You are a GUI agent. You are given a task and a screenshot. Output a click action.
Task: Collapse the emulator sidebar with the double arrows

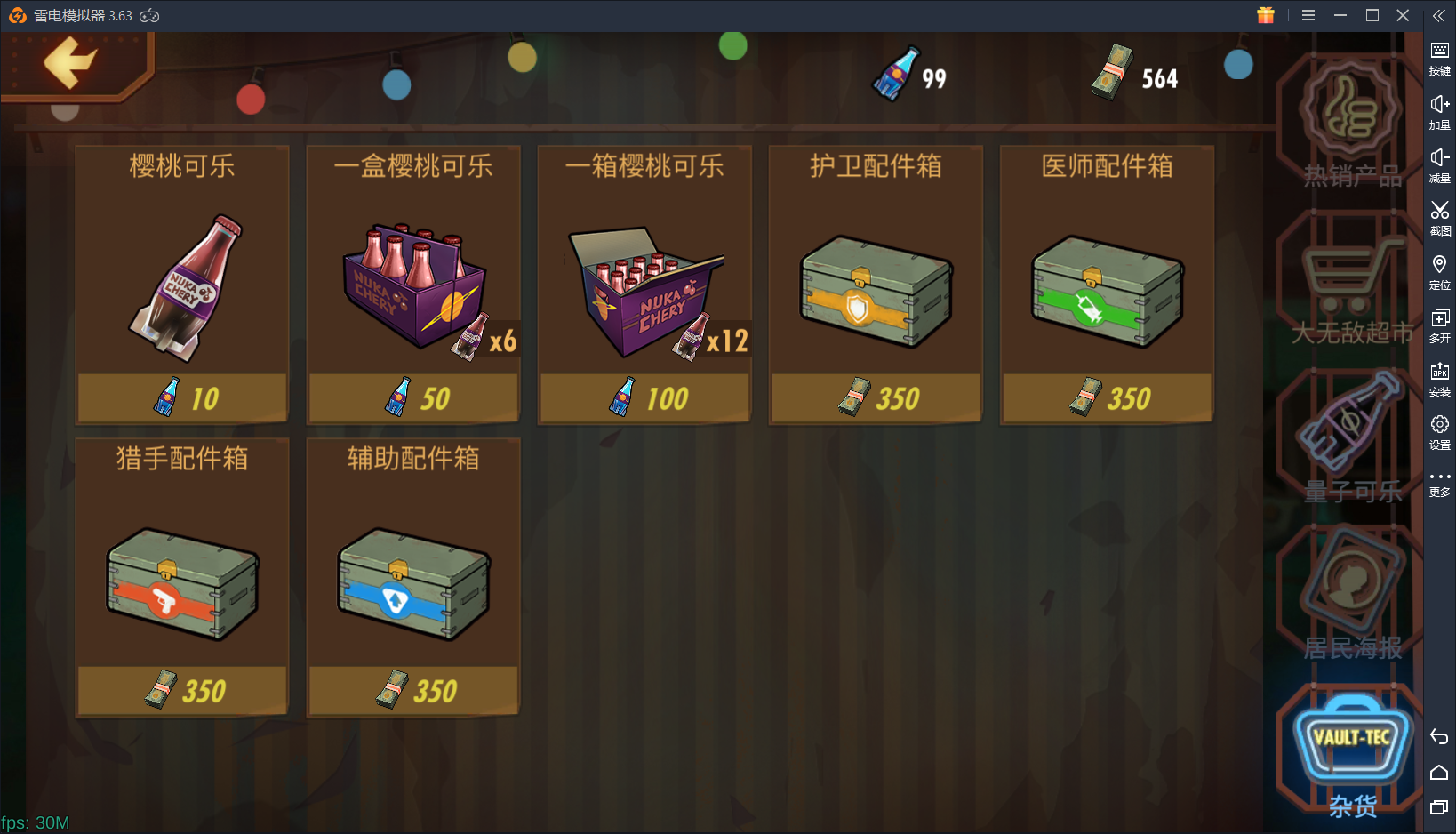point(1439,15)
